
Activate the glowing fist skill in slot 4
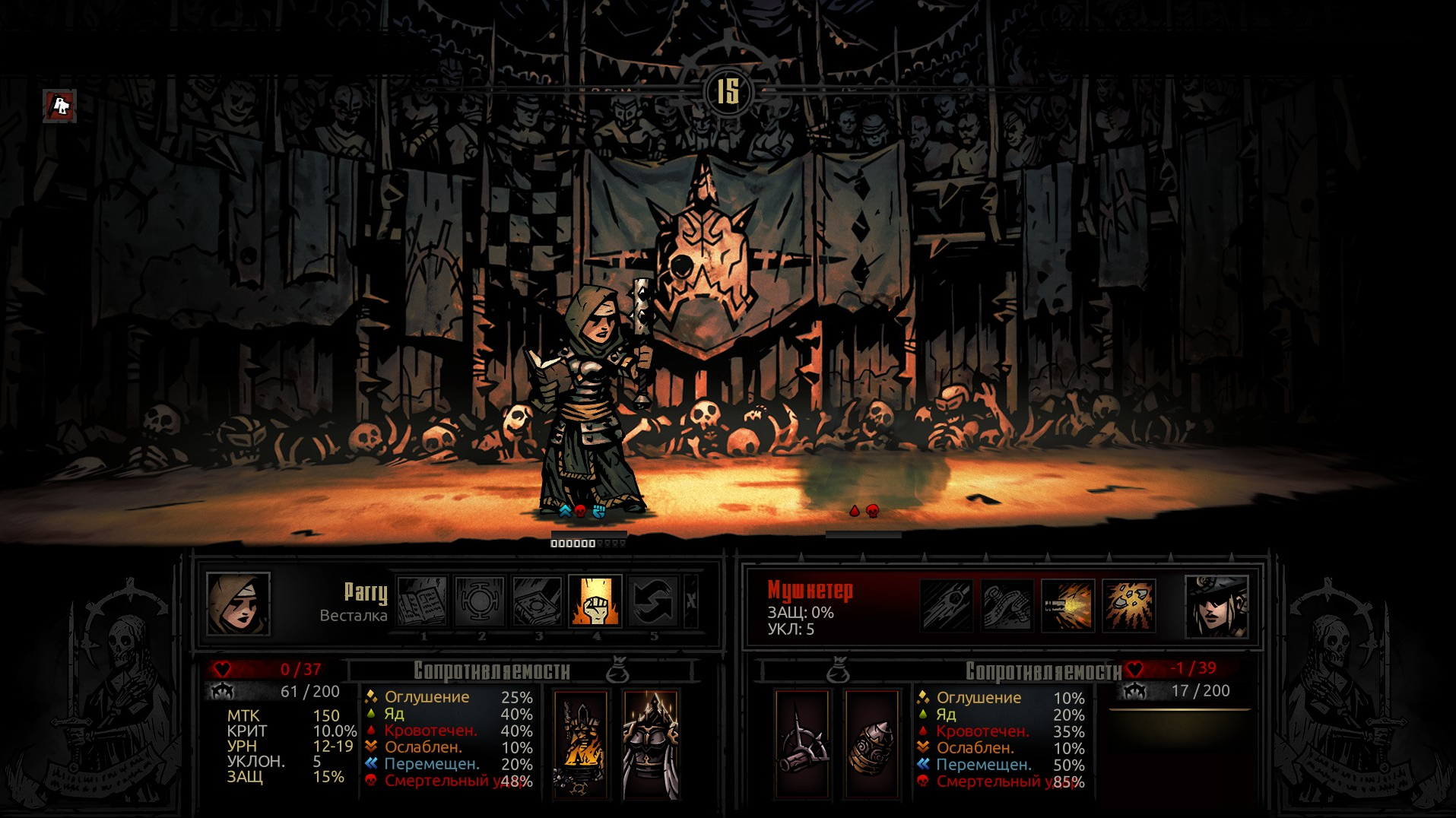595,601
